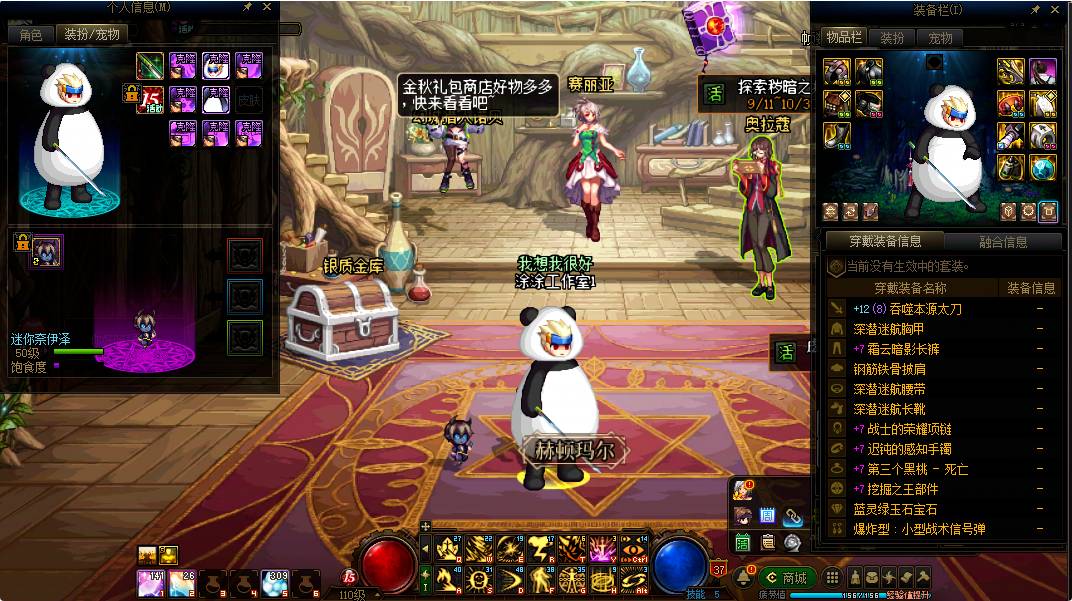
Task: Click the green katana weapon avatar slot
Action: [150, 65]
